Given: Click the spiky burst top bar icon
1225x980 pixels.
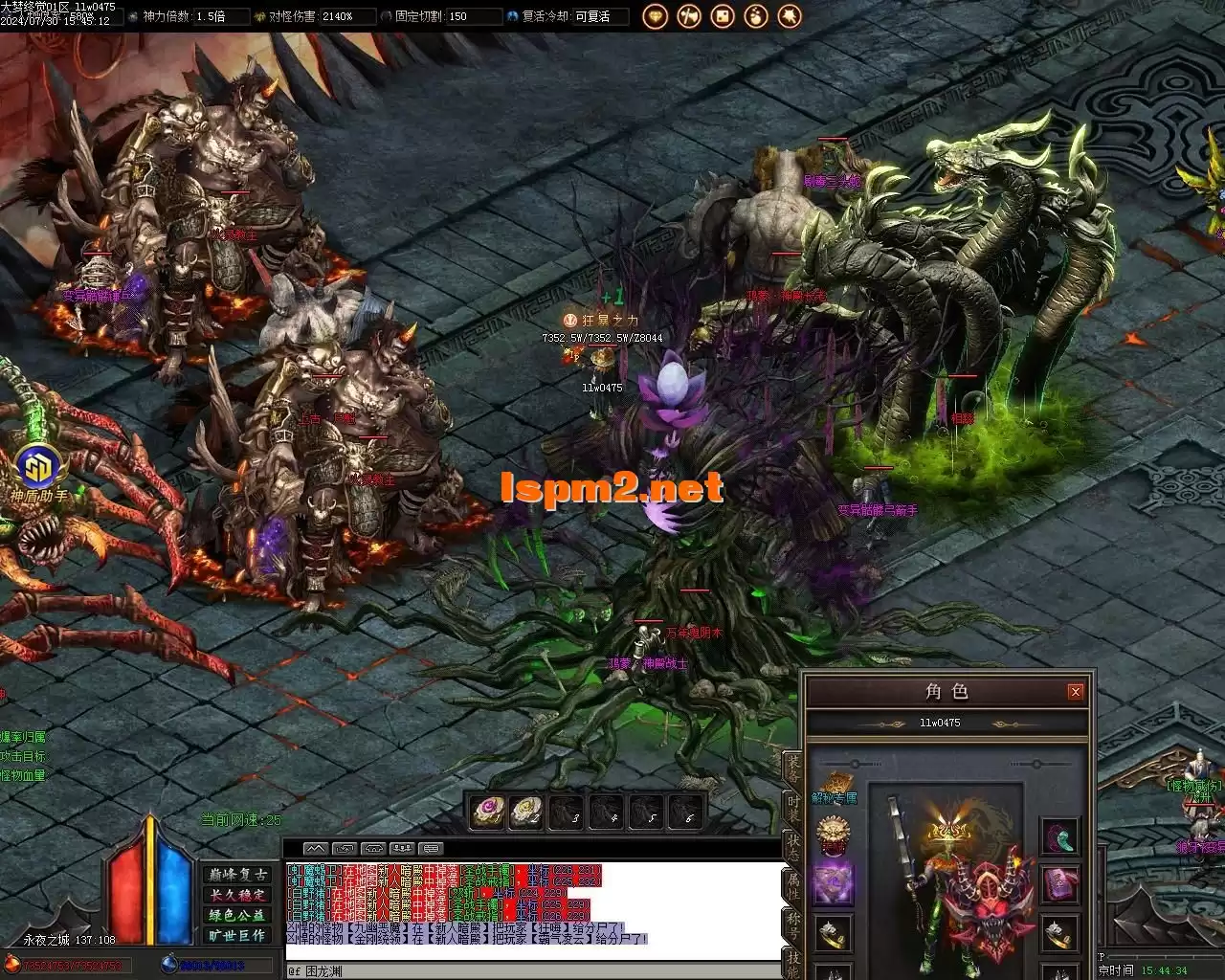Looking at the screenshot, I should click(x=789, y=16).
